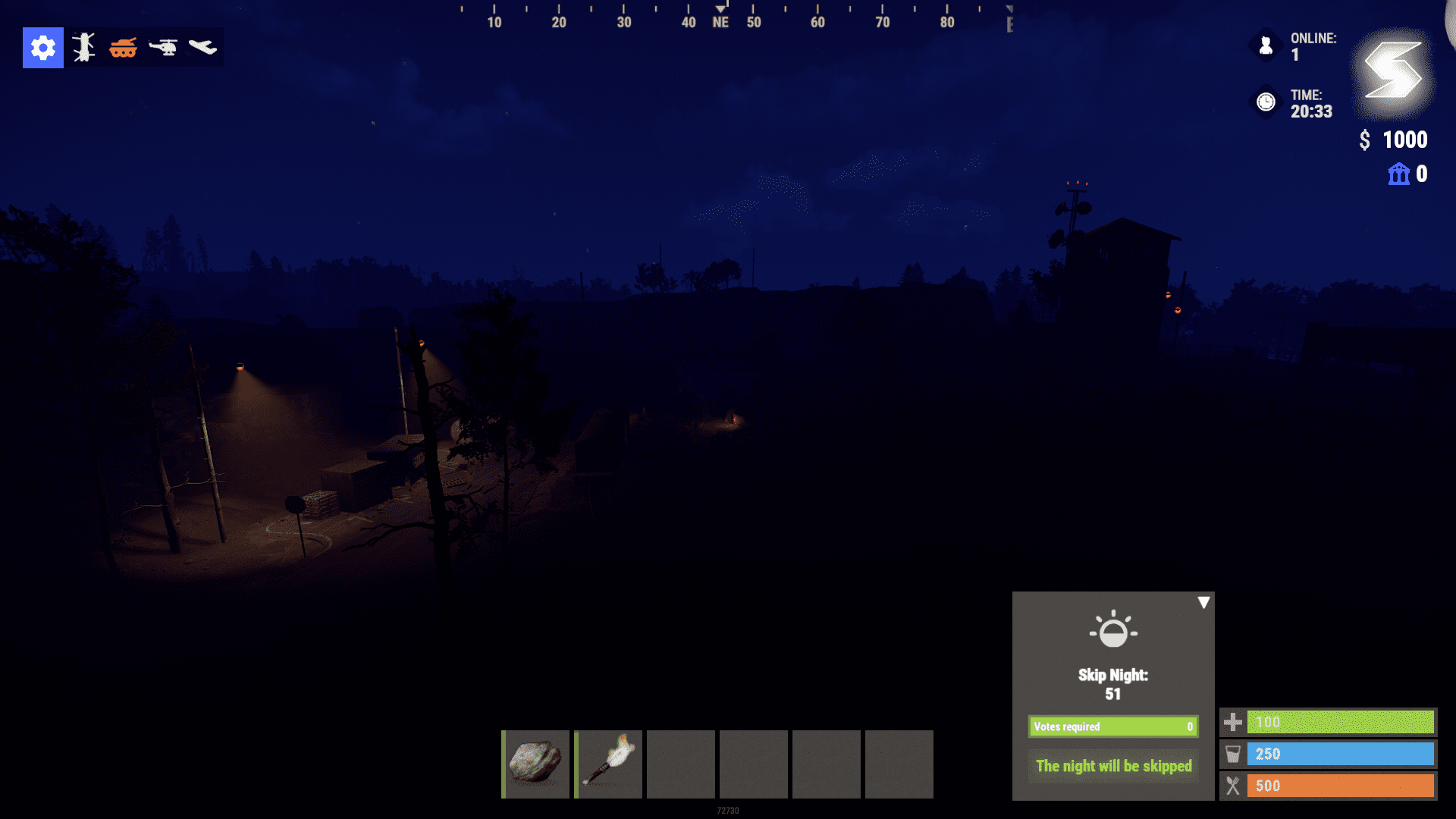Click the water glass icon
The width and height of the screenshot is (1456, 819).
(1235, 754)
